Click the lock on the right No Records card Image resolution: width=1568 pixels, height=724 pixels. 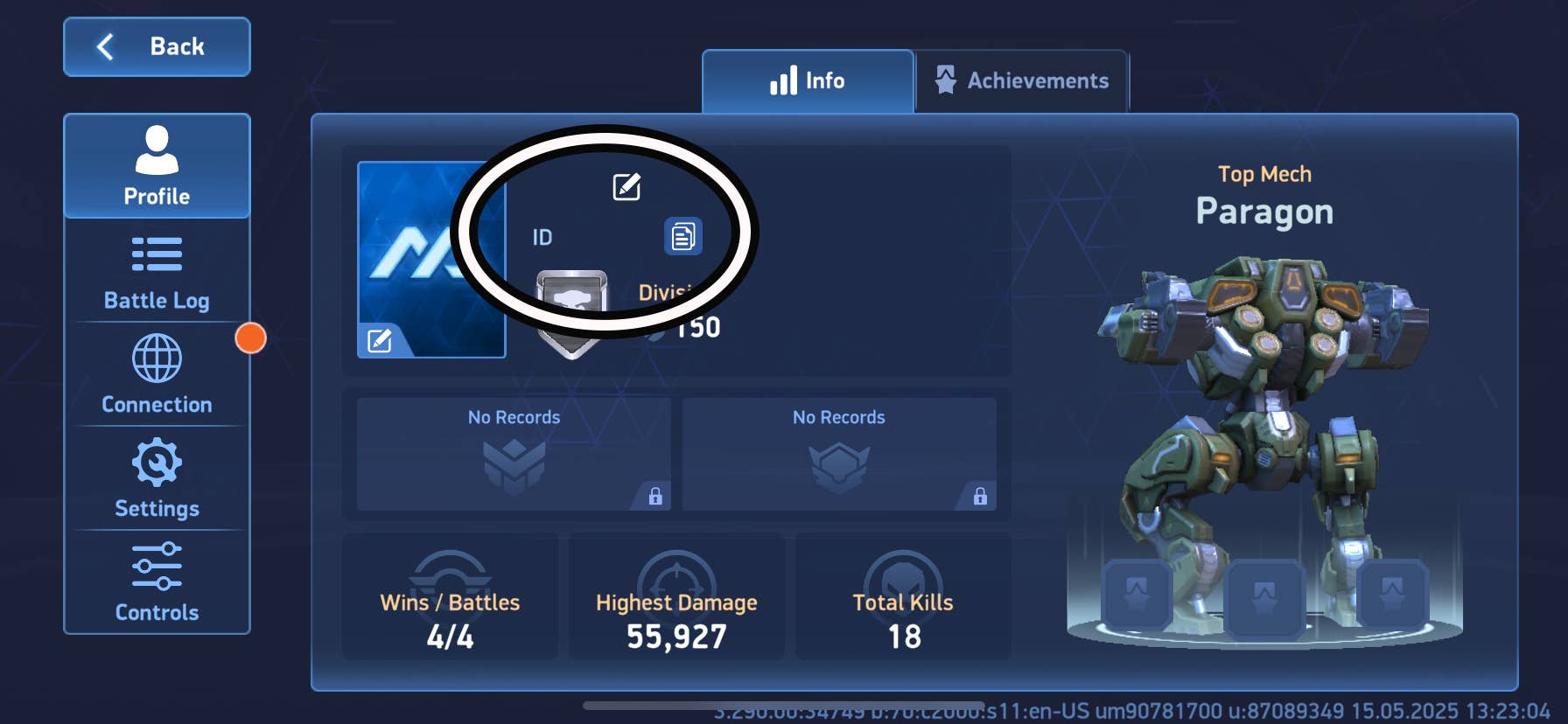pos(979,497)
